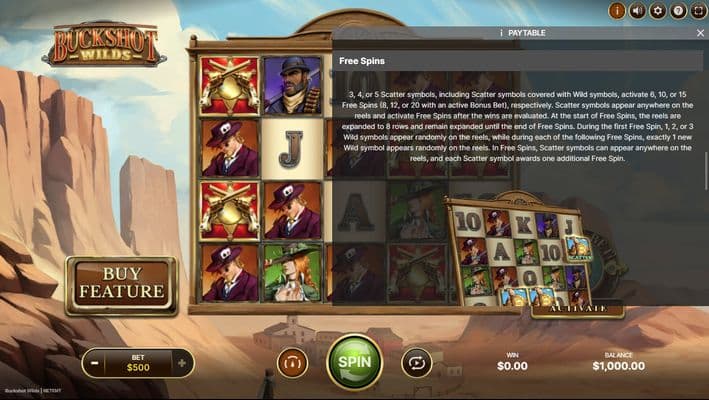Open the autoplay options button

pos(416,362)
